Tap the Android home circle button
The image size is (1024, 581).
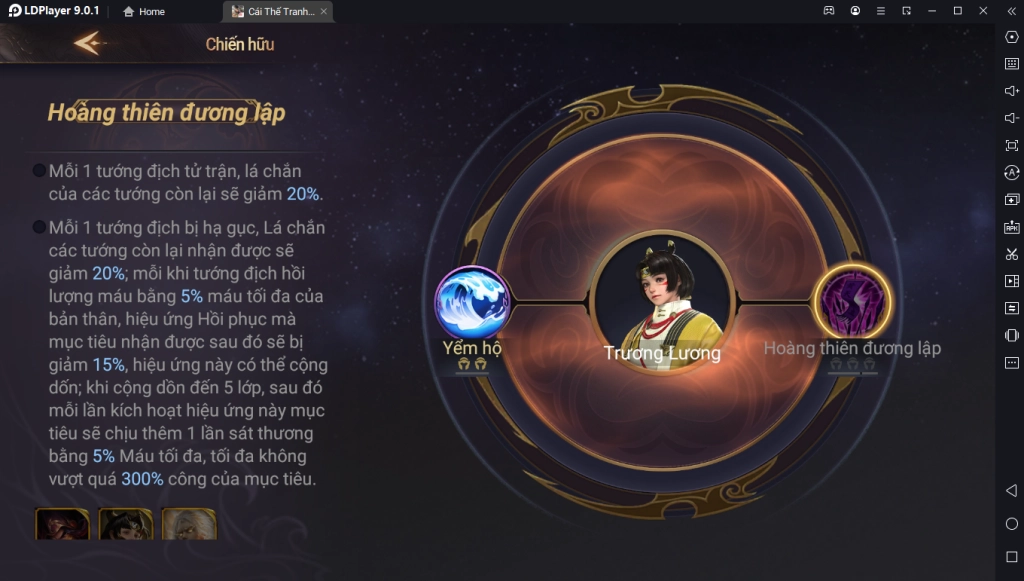tap(1011, 524)
